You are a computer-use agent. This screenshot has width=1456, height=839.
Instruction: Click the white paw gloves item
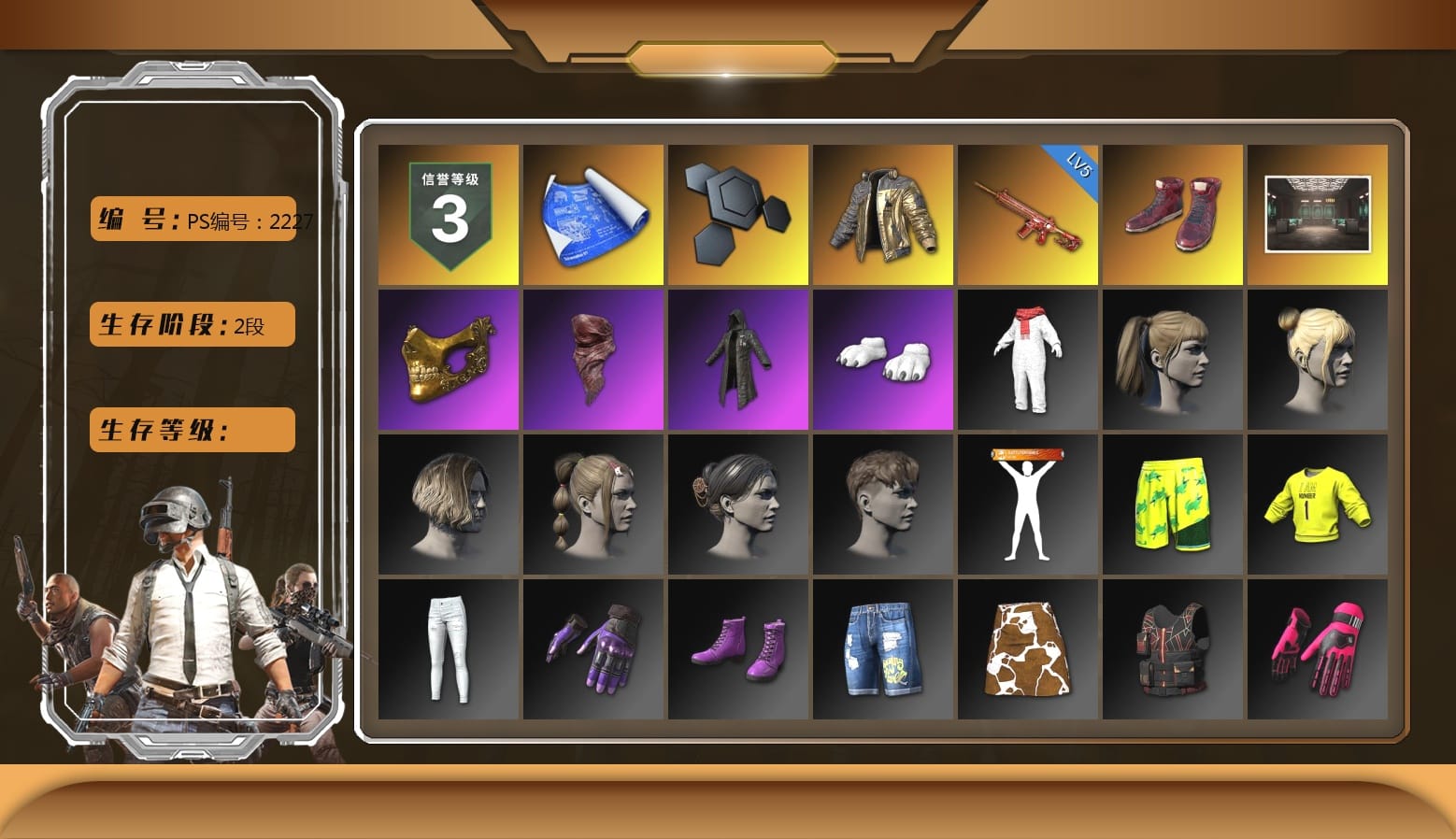[883, 359]
